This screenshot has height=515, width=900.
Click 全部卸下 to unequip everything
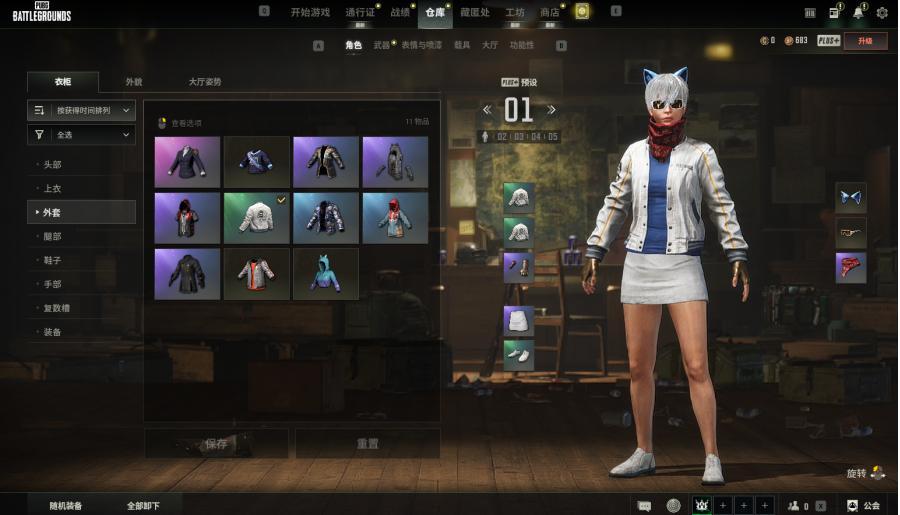[x=143, y=506]
